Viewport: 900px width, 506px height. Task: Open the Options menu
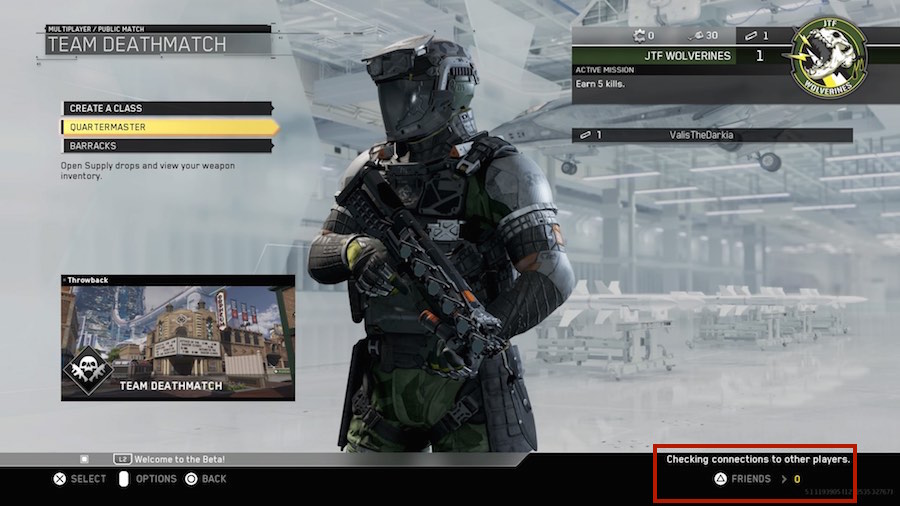pyautogui.click(x=147, y=479)
